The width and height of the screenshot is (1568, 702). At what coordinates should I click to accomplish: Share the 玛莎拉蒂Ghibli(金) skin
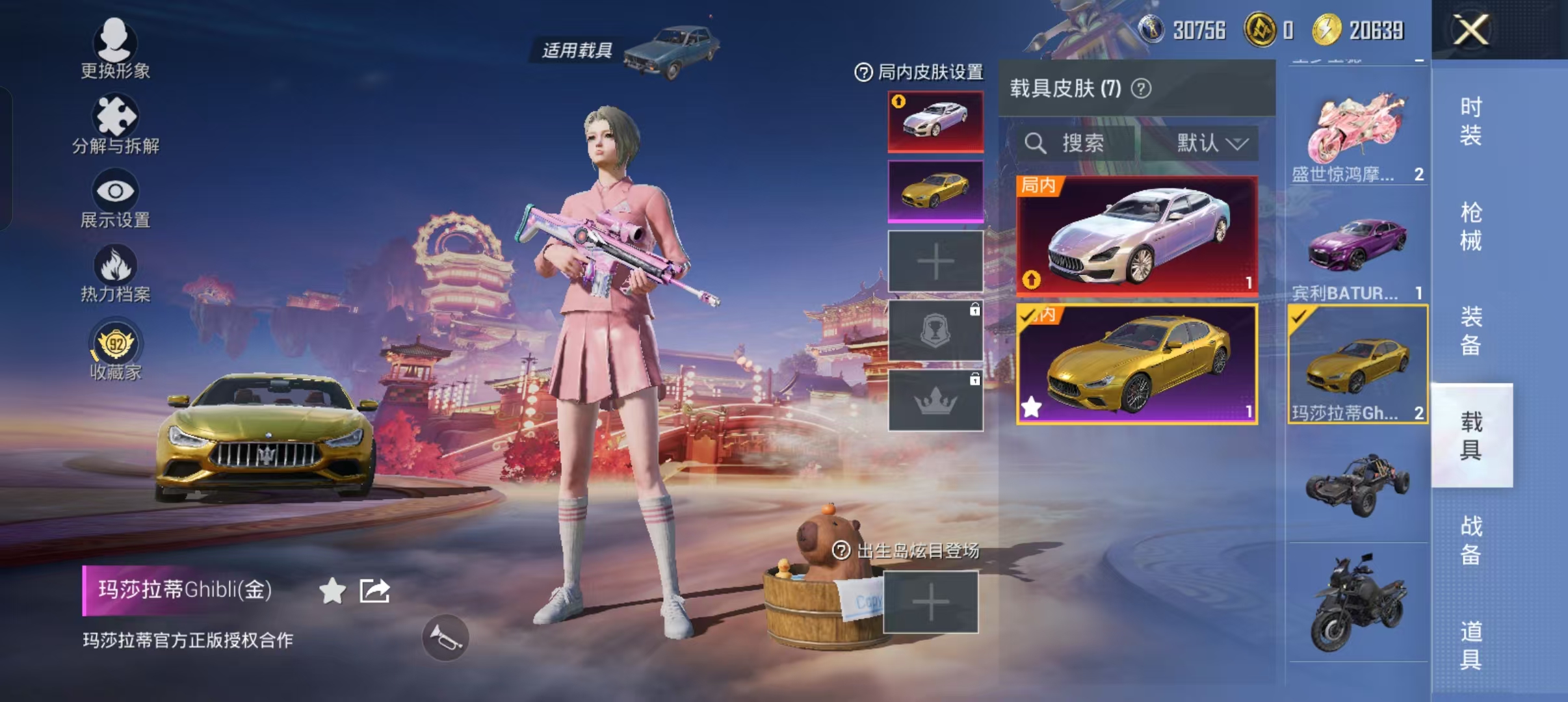(372, 591)
